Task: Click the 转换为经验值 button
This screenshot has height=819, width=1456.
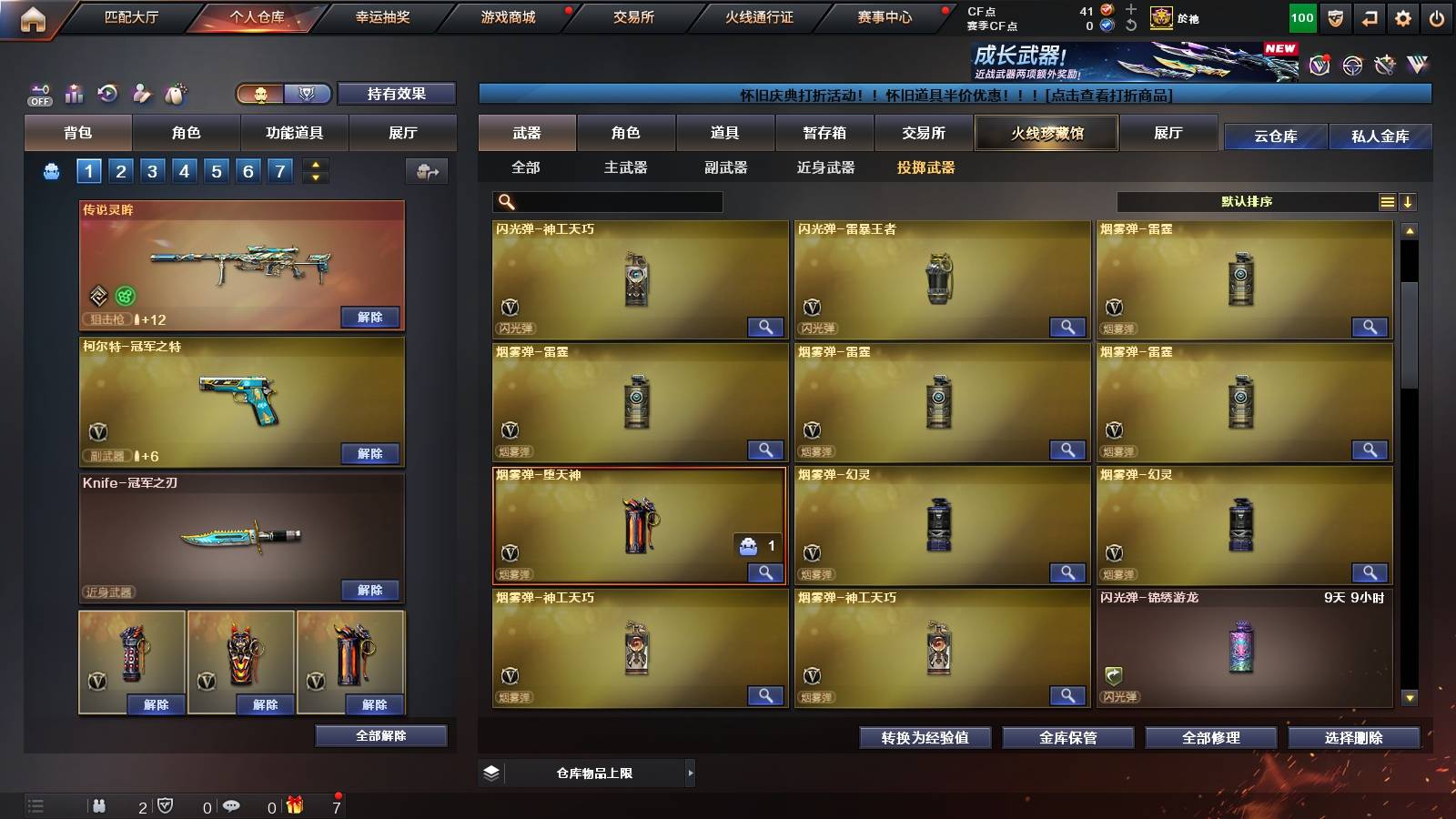Action: 925,738
